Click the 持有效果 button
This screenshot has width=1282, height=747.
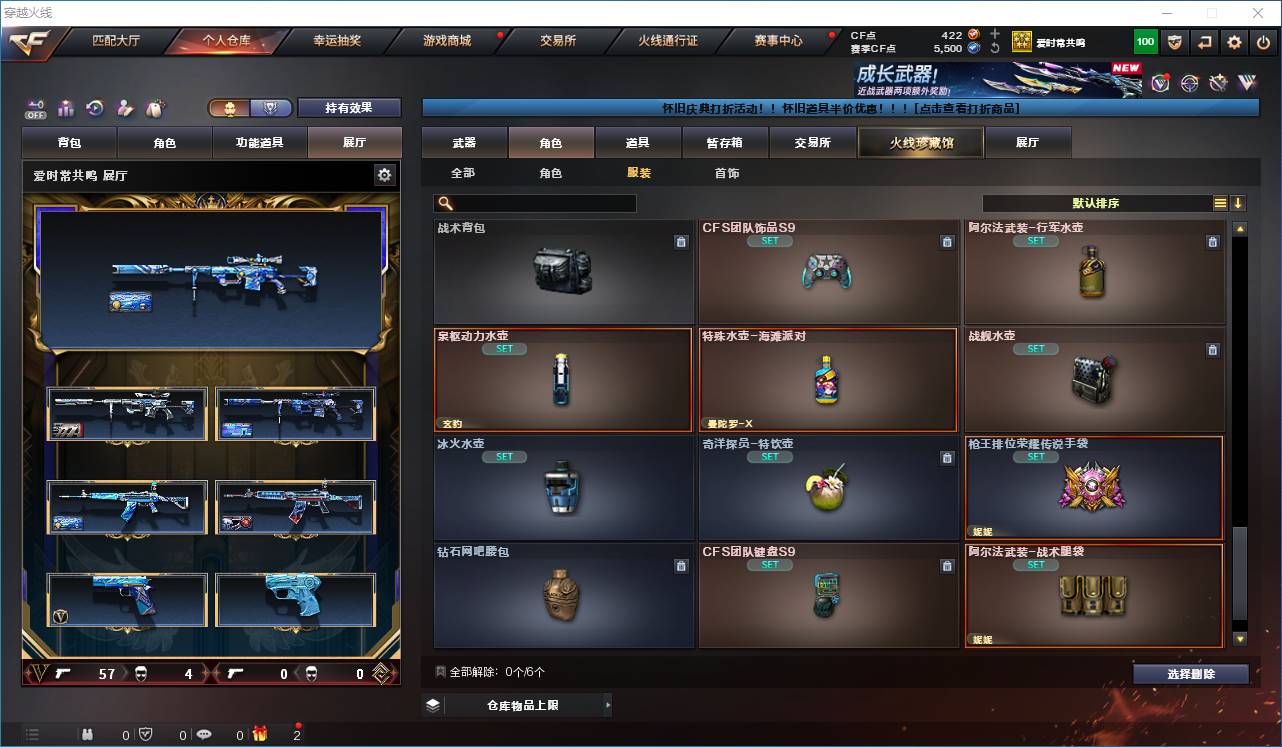tap(348, 107)
